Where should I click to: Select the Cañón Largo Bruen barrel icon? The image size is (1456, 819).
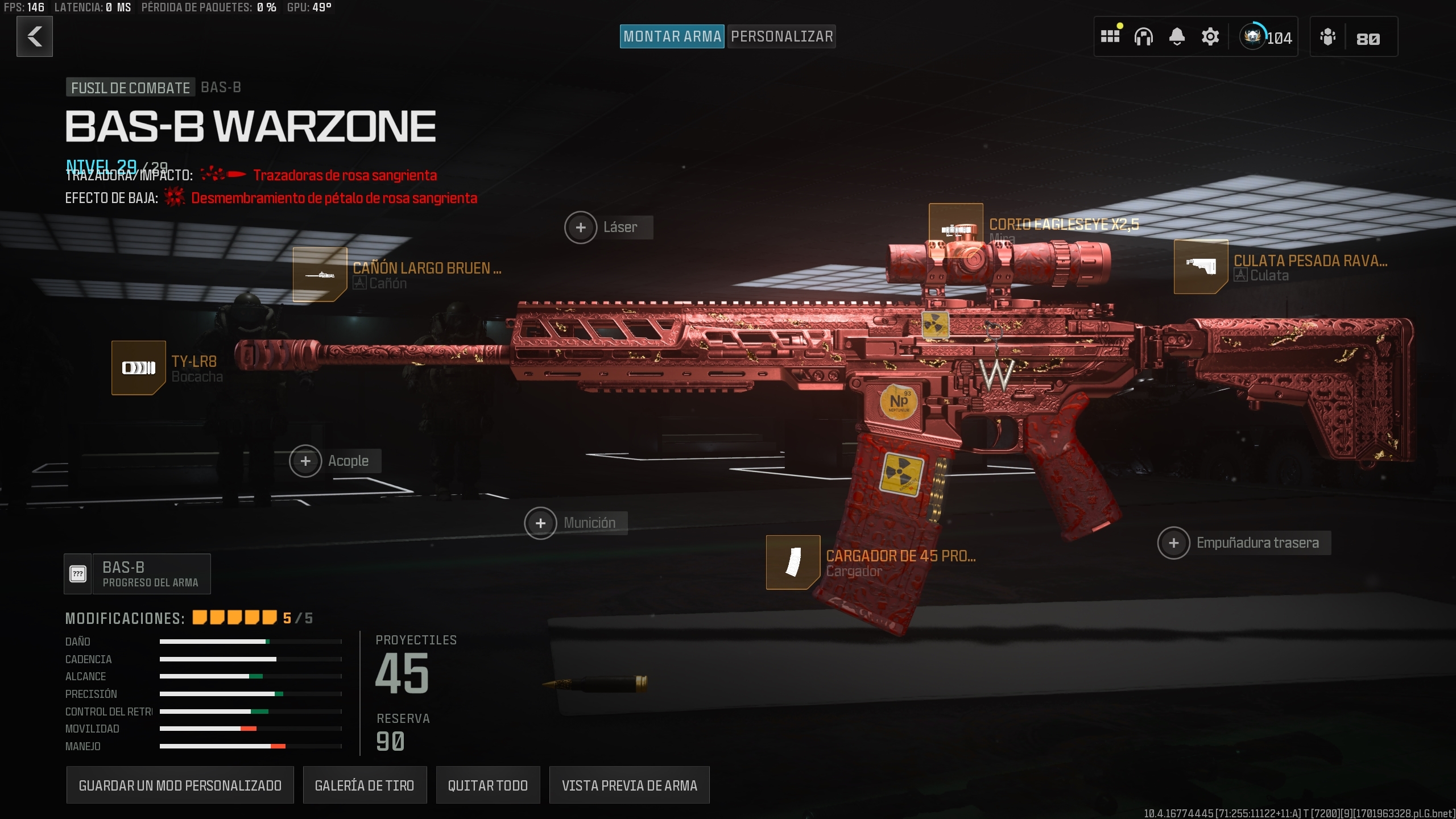(x=319, y=275)
